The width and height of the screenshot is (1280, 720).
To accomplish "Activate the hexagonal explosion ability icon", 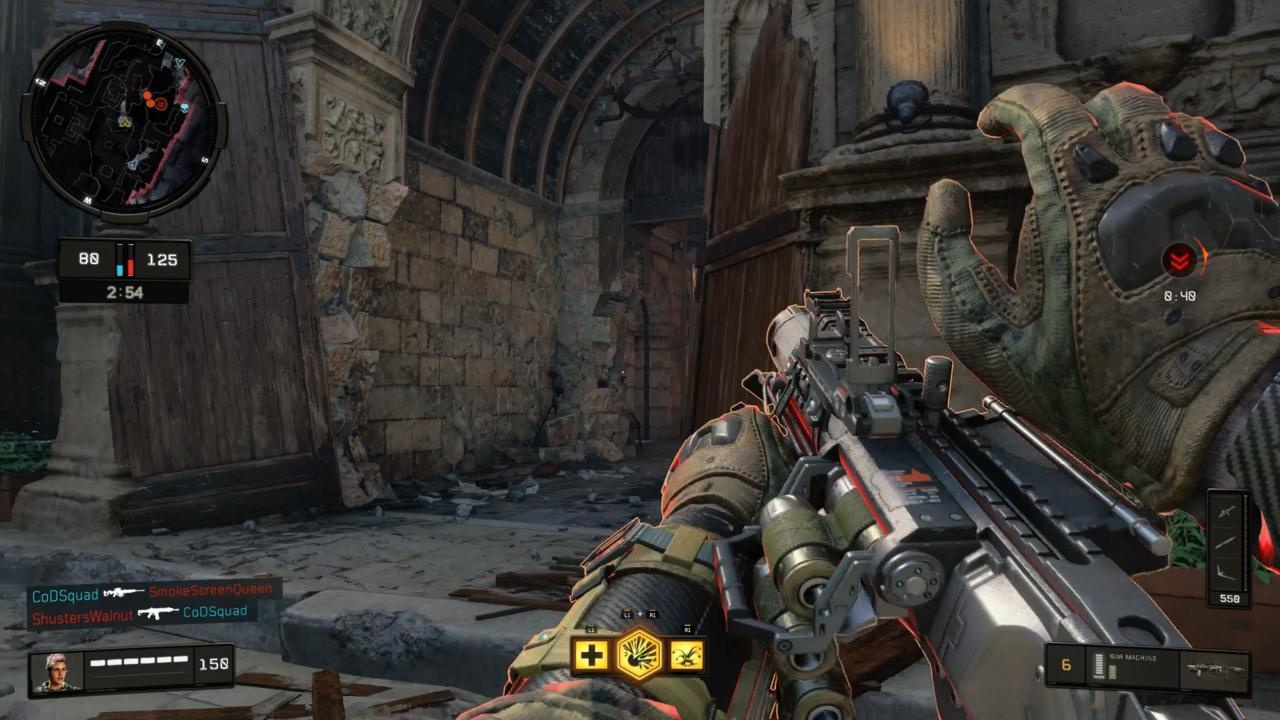I will (638, 655).
